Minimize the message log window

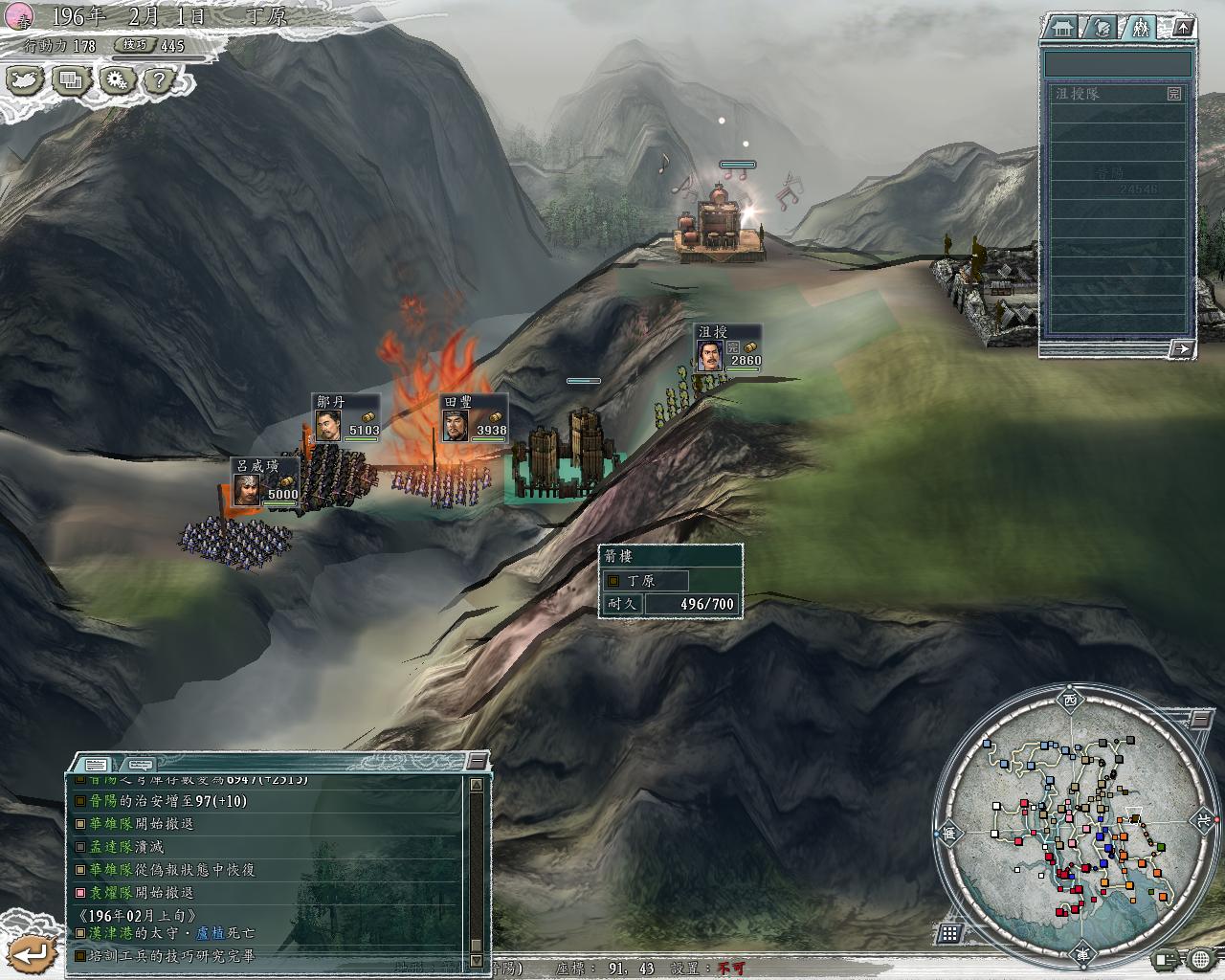(x=477, y=762)
